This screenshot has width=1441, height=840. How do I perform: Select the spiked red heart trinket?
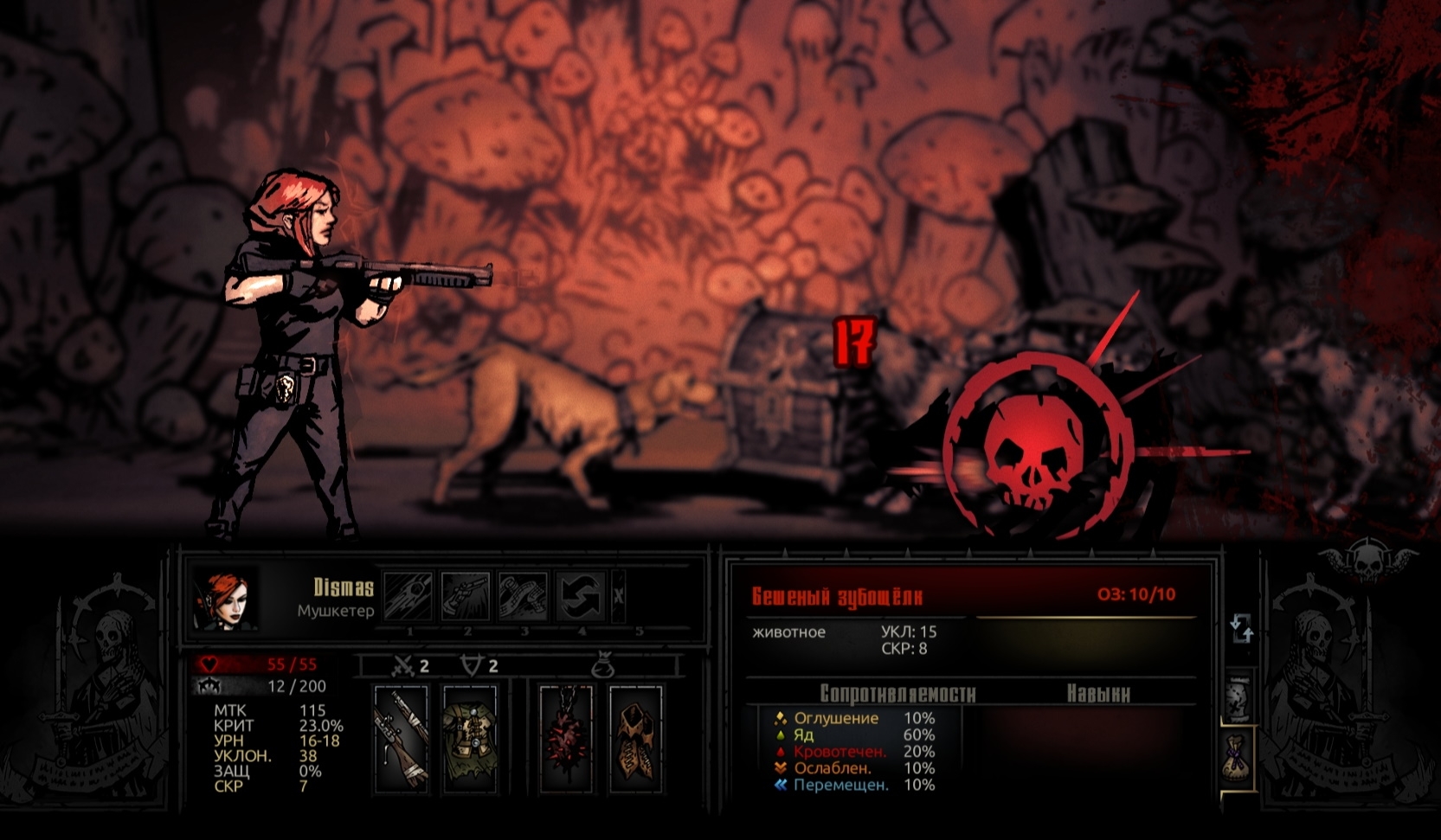[566, 738]
